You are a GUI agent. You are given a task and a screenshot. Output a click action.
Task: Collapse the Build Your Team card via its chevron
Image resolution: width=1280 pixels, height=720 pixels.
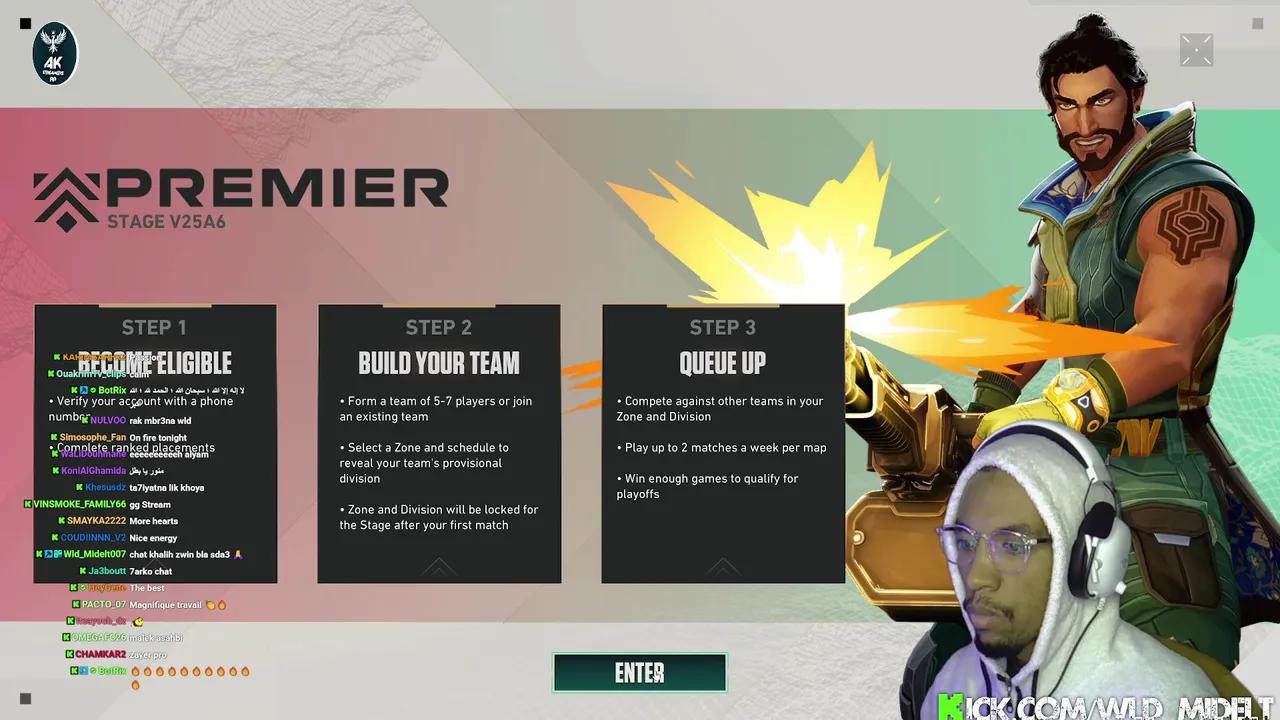439,567
